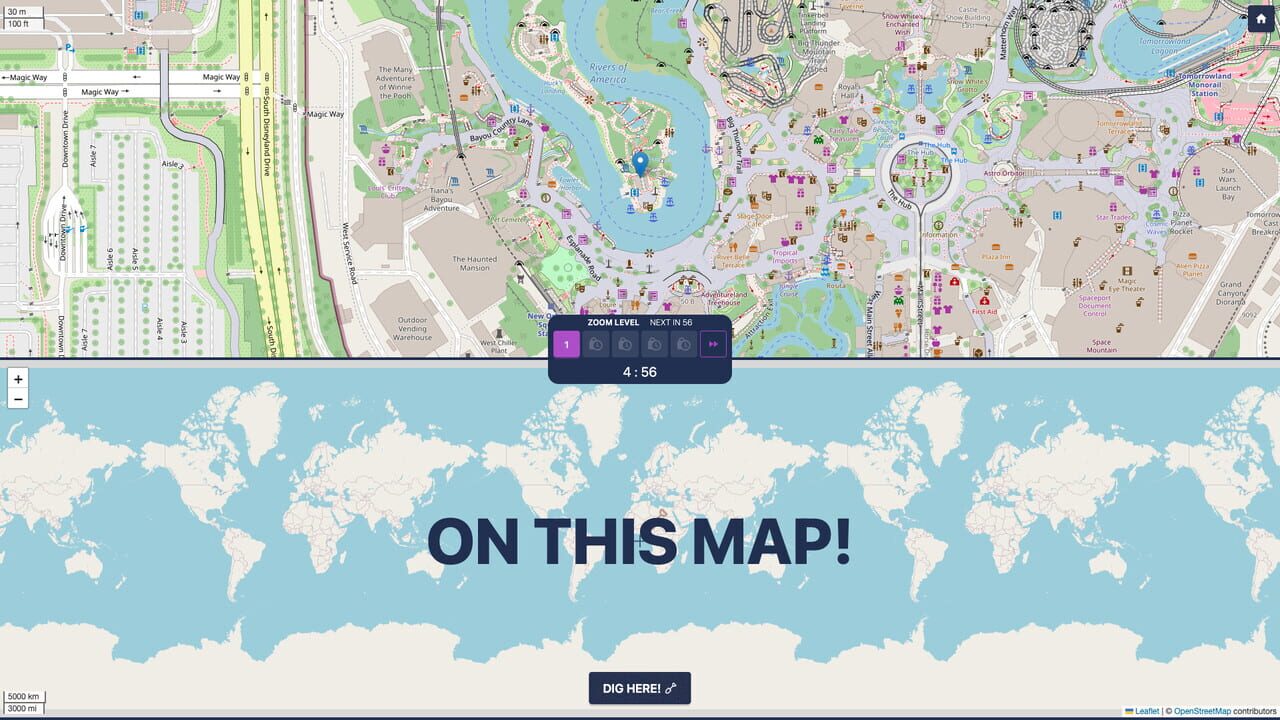Zoom in using the plus button on world map

pos(18,379)
